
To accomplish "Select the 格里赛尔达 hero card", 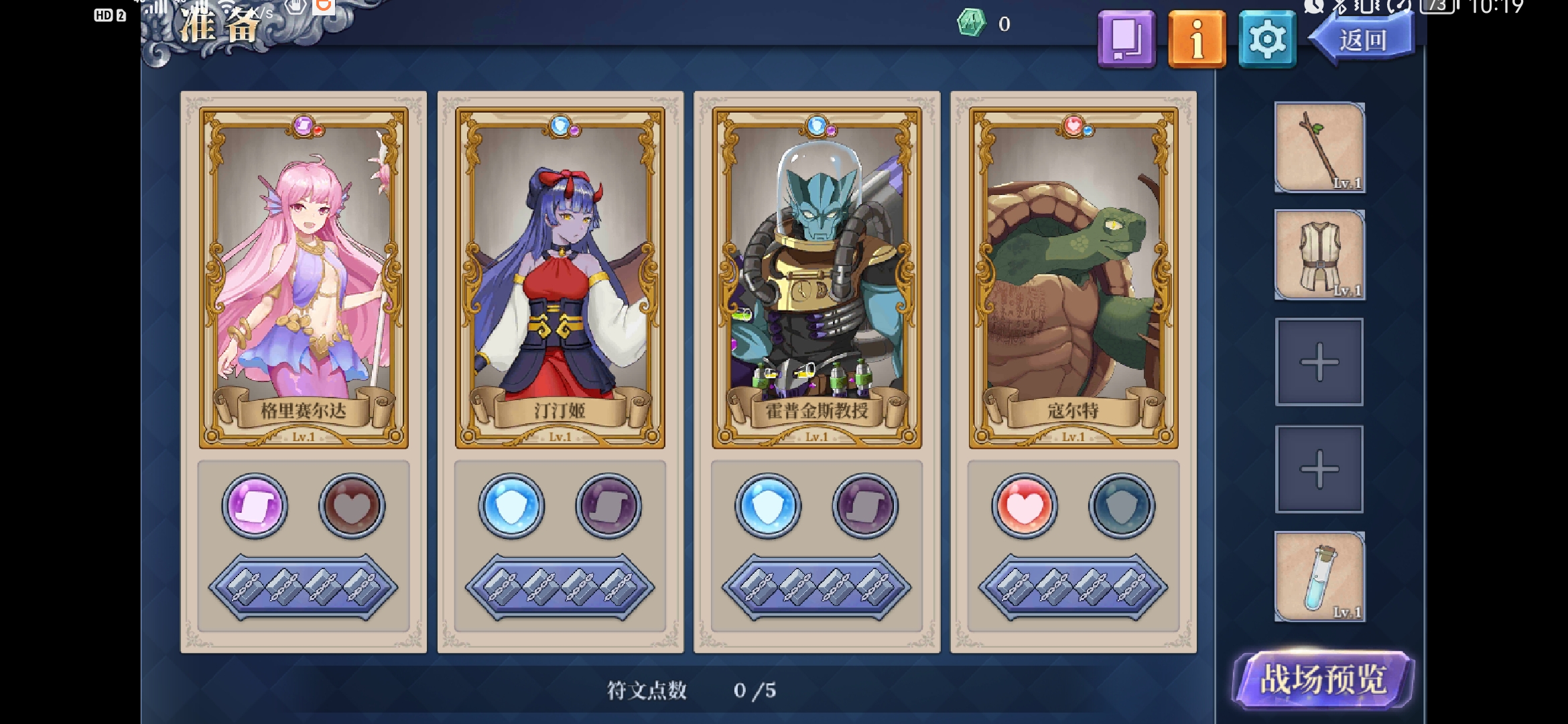I will [304, 278].
